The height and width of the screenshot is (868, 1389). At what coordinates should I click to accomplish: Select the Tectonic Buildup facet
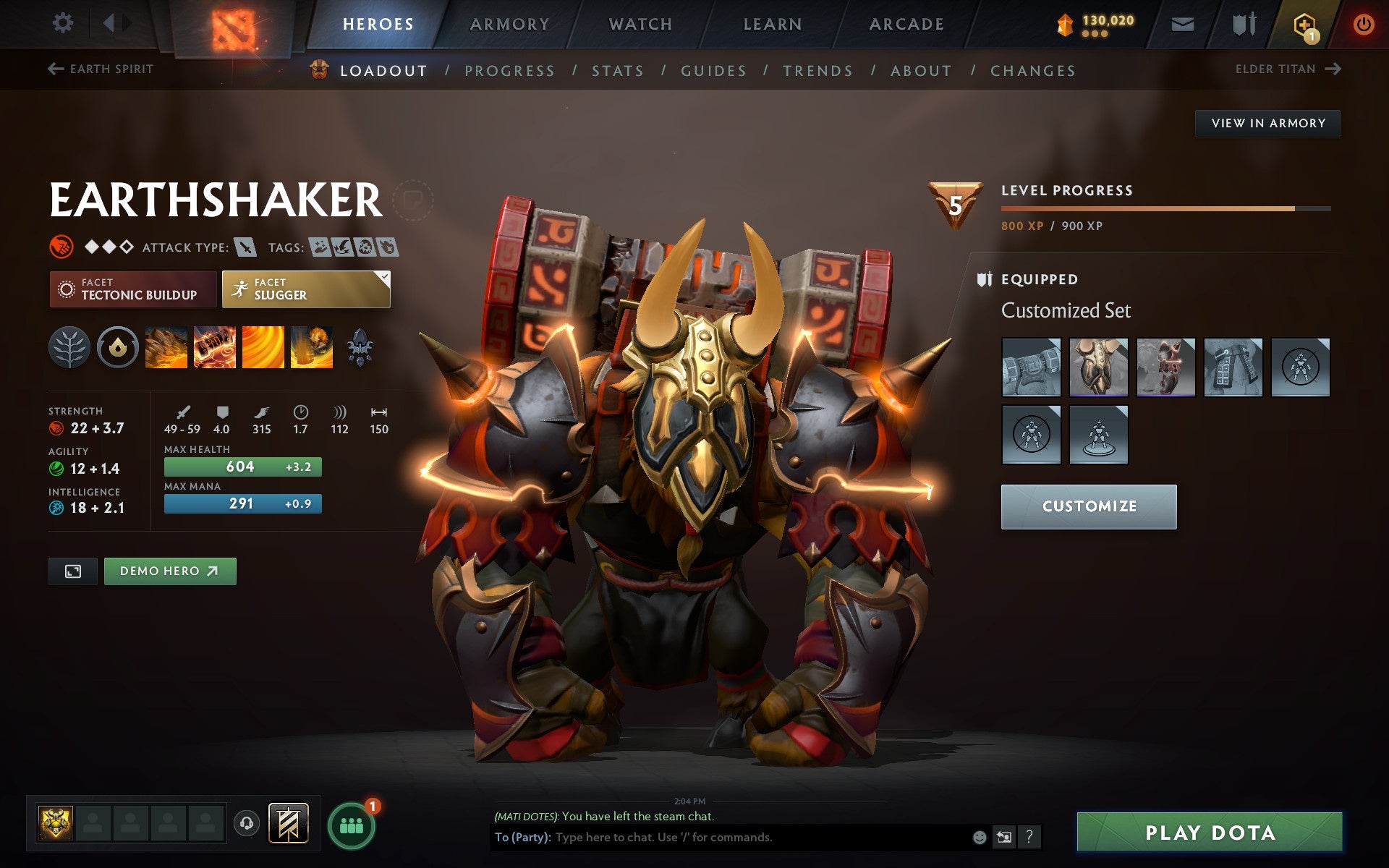point(132,289)
